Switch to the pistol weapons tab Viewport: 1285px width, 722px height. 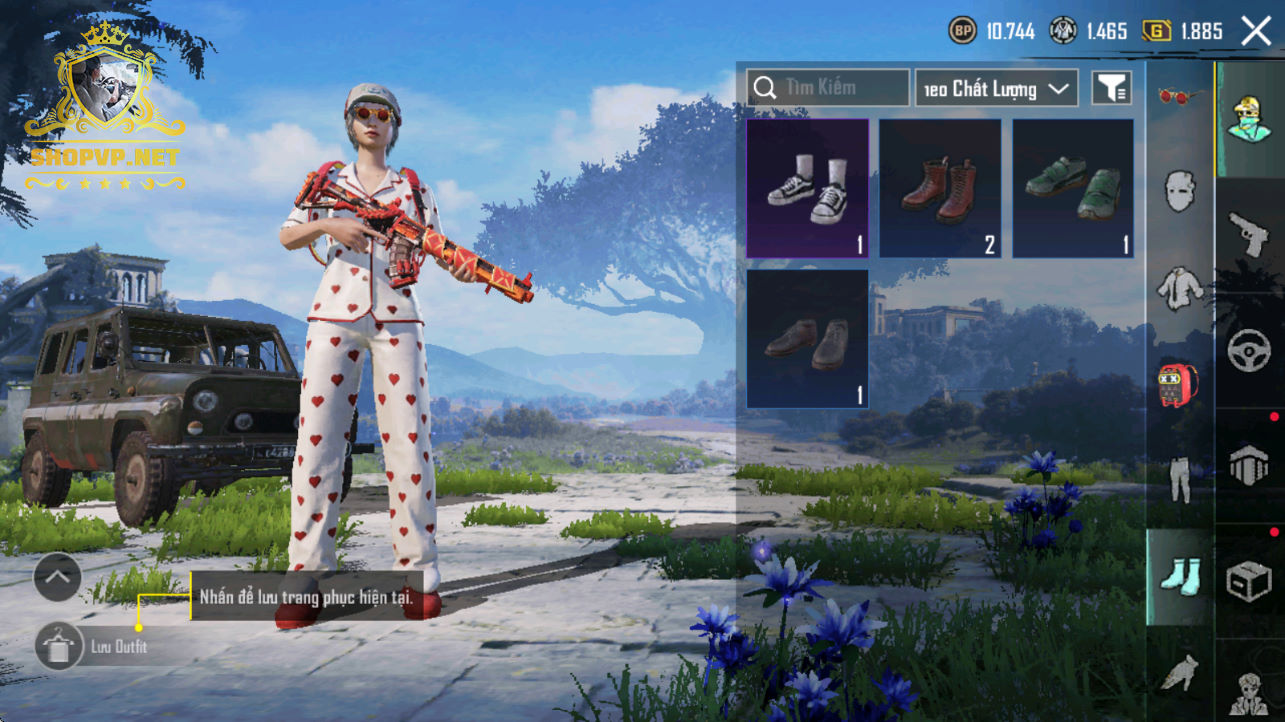1249,235
